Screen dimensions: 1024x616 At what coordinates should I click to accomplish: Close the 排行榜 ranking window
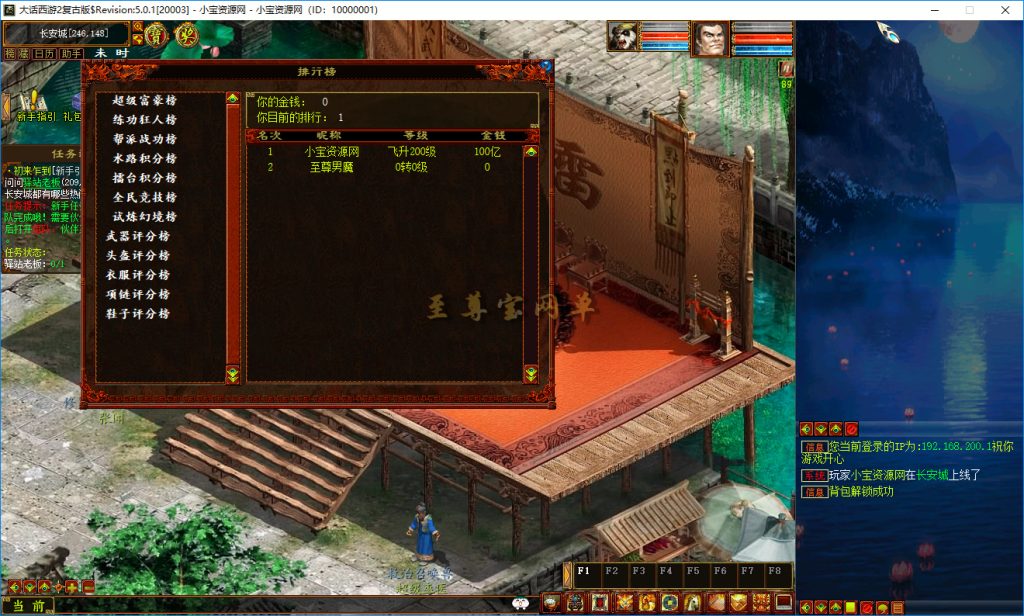[x=546, y=66]
